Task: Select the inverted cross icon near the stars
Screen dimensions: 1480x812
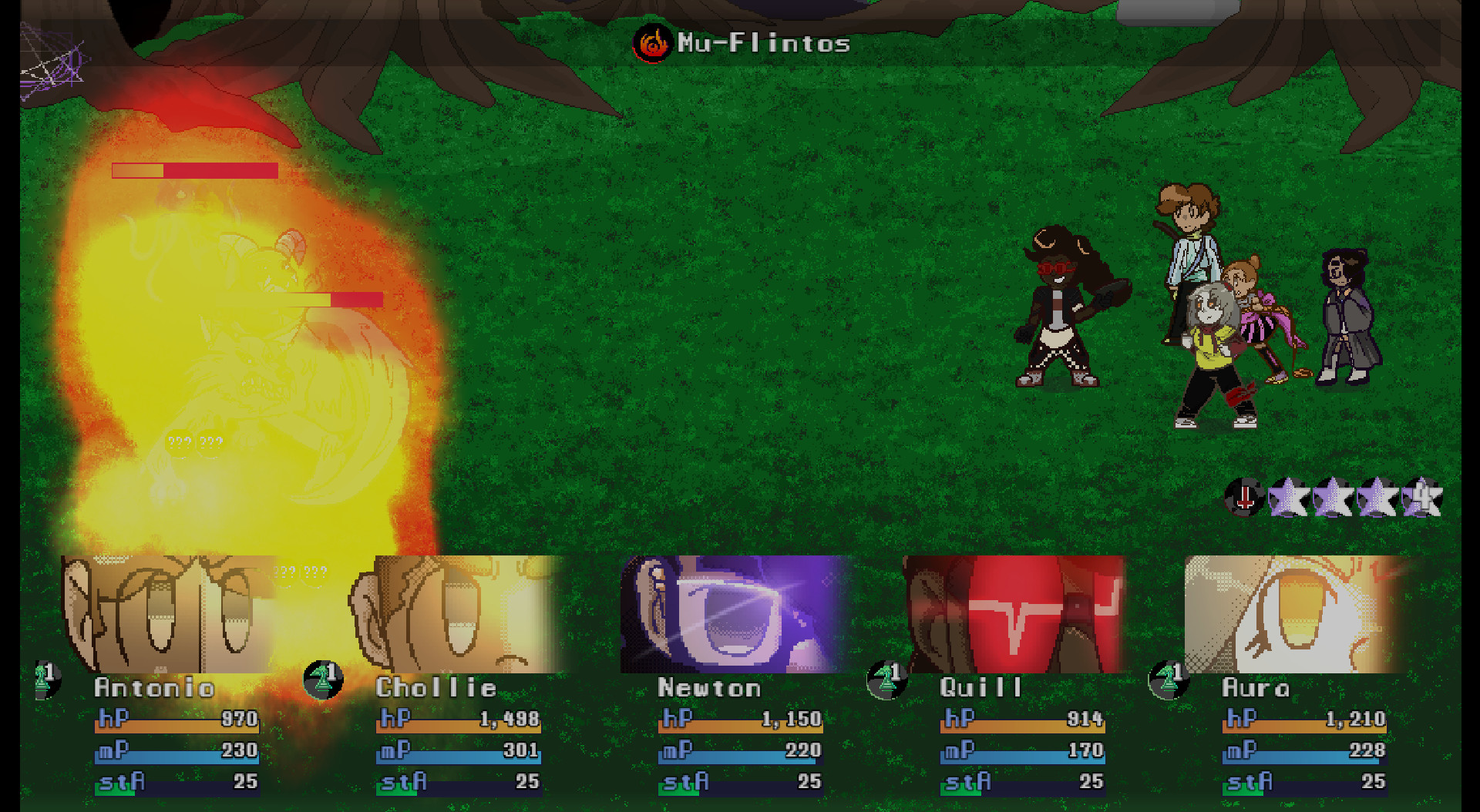Action: pos(1244,497)
